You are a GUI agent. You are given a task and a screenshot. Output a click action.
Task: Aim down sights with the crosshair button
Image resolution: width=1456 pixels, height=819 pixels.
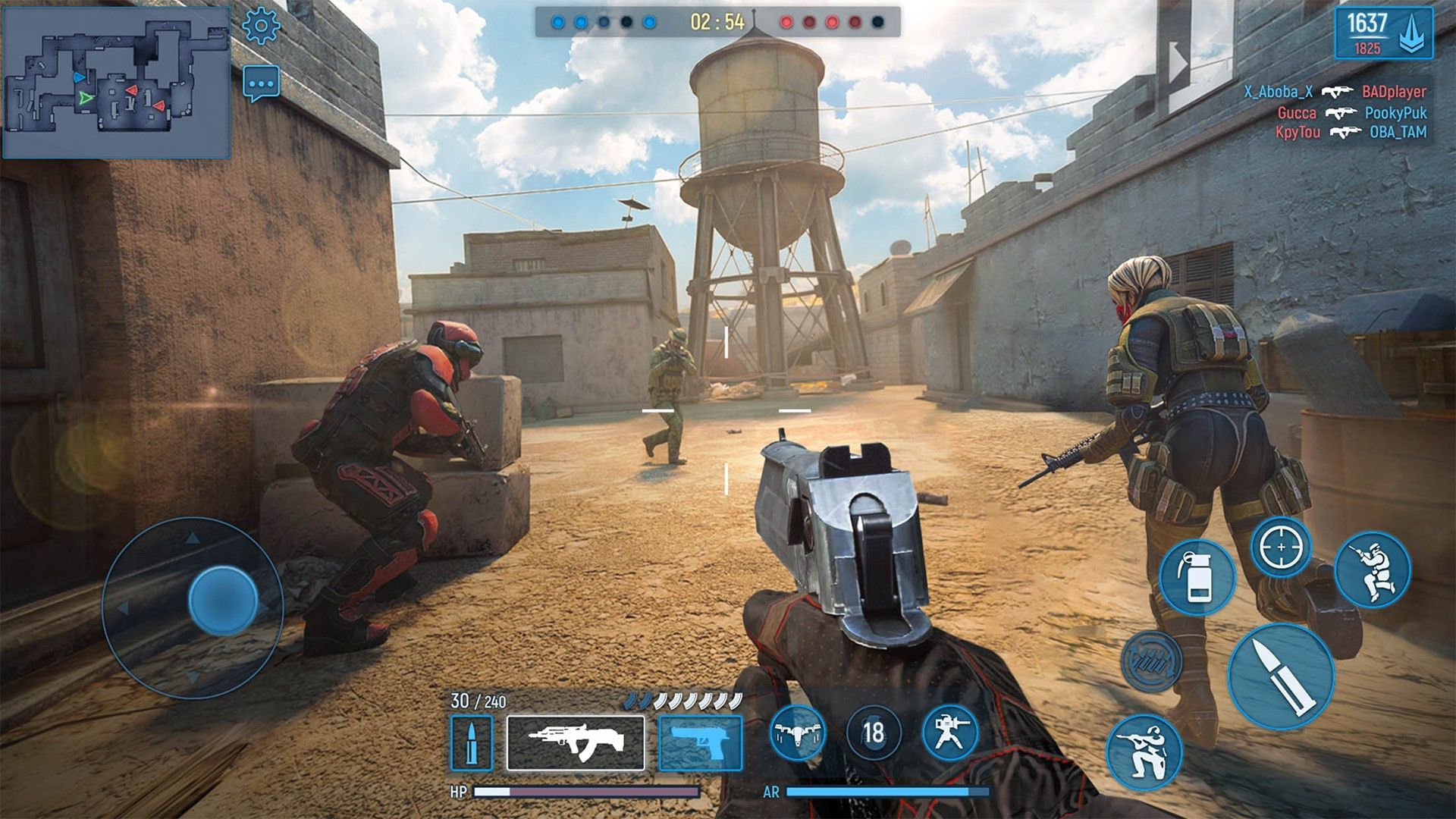1281,547
